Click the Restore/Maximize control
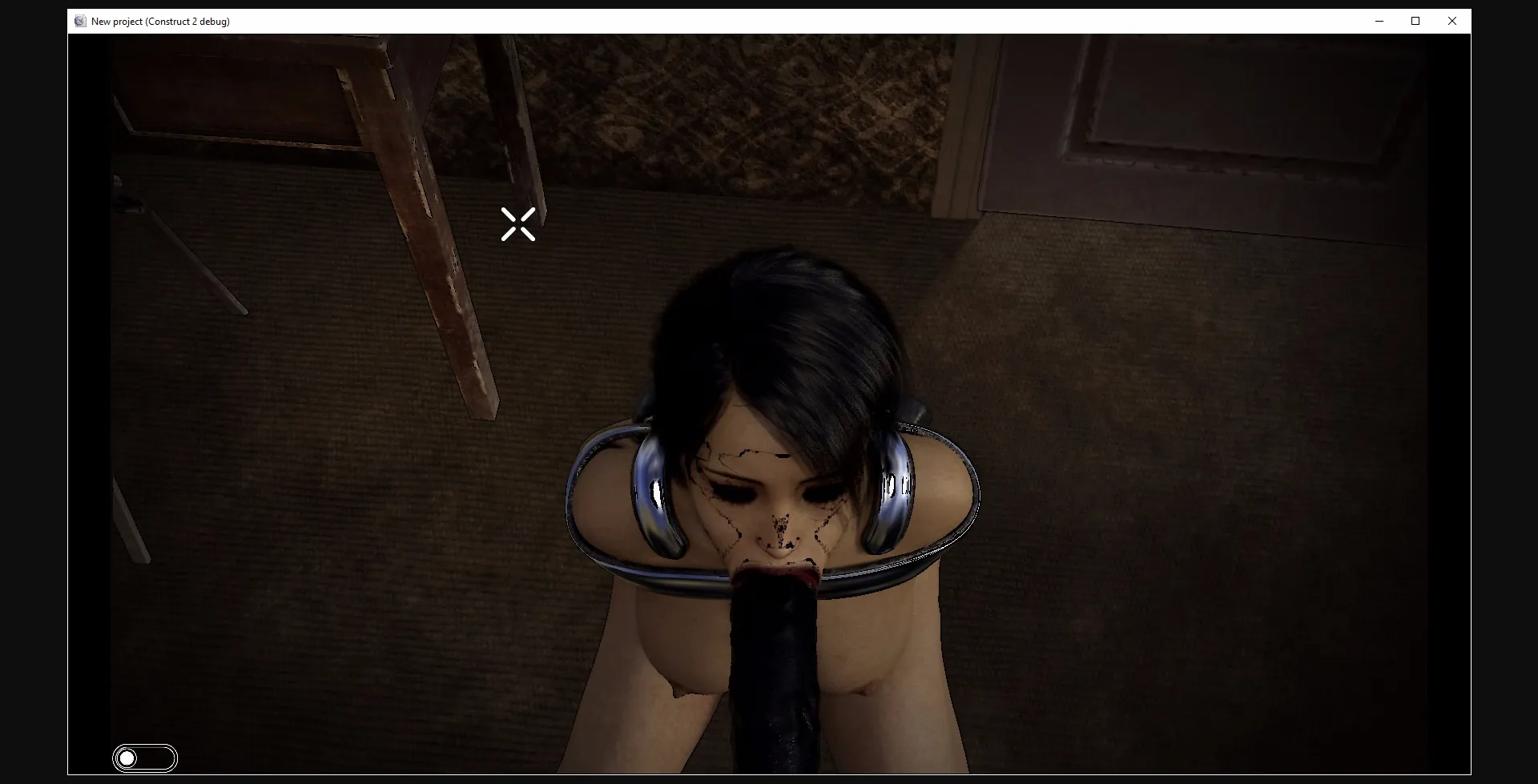 [1415, 21]
